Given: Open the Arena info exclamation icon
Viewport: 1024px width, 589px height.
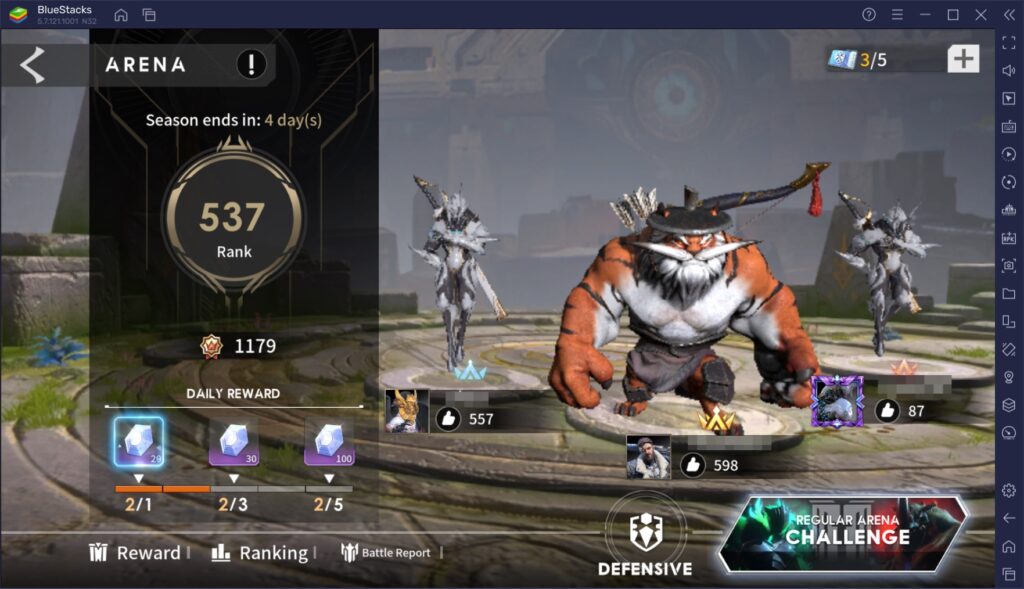Looking at the screenshot, I should (252, 65).
